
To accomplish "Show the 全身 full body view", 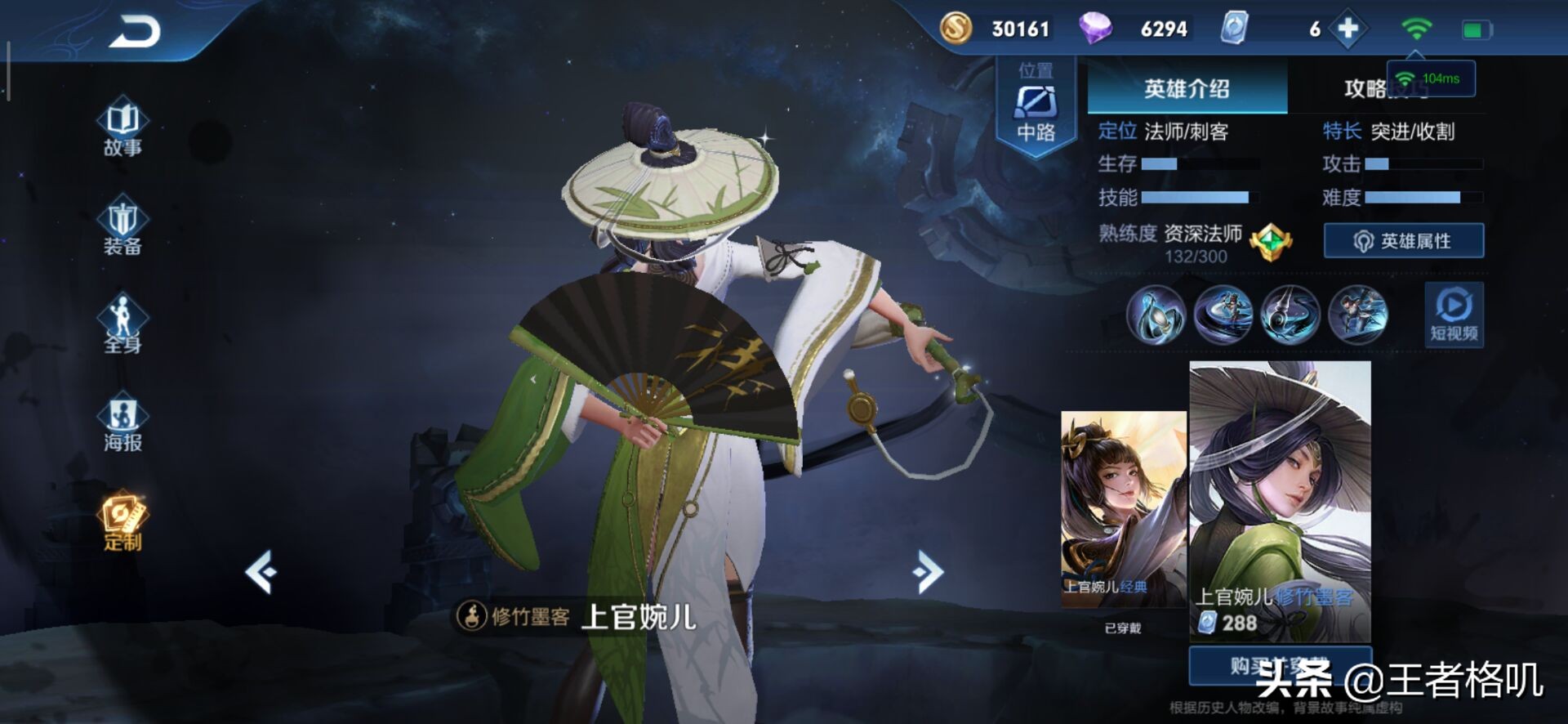I will click(x=122, y=324).
